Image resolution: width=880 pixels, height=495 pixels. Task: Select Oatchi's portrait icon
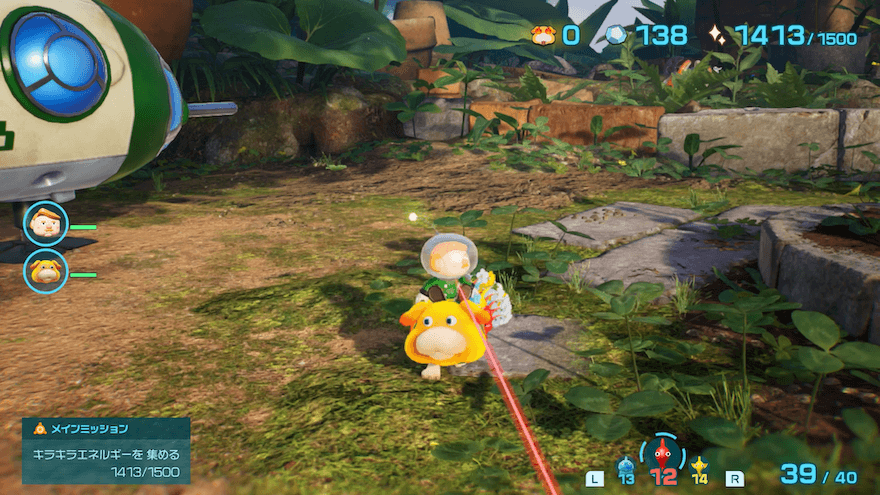(x=45, y=271)
